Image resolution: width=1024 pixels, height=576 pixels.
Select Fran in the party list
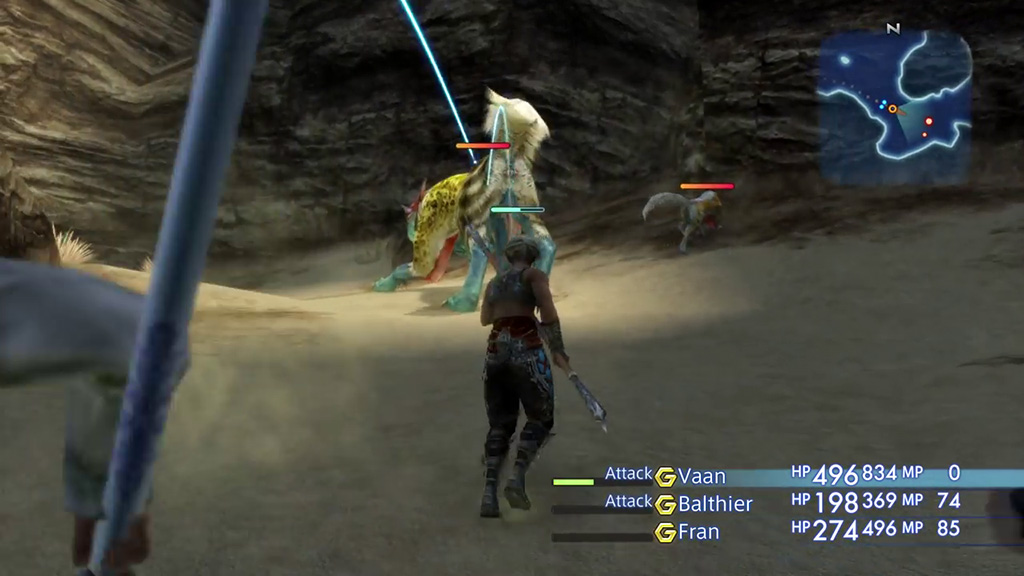tap(698, 532)
